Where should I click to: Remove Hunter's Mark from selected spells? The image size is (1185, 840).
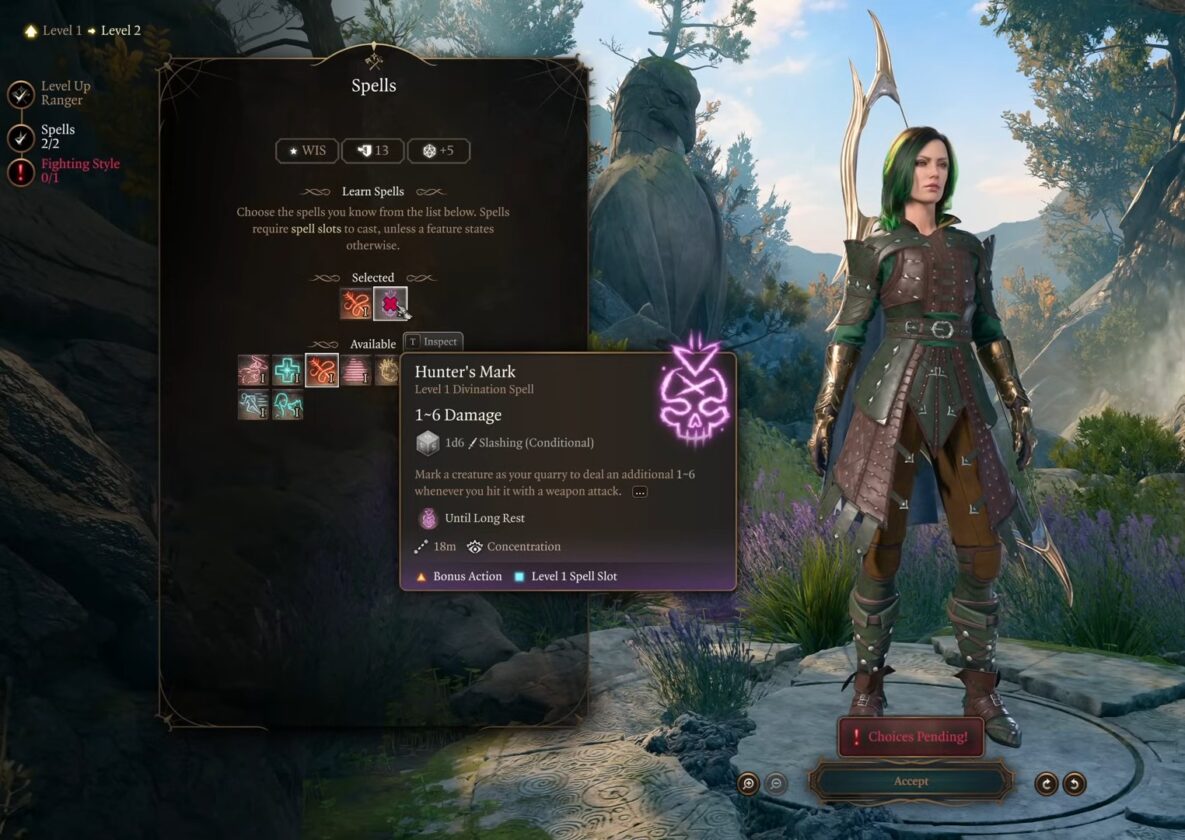pyautogui.click(x=389, y=303)
